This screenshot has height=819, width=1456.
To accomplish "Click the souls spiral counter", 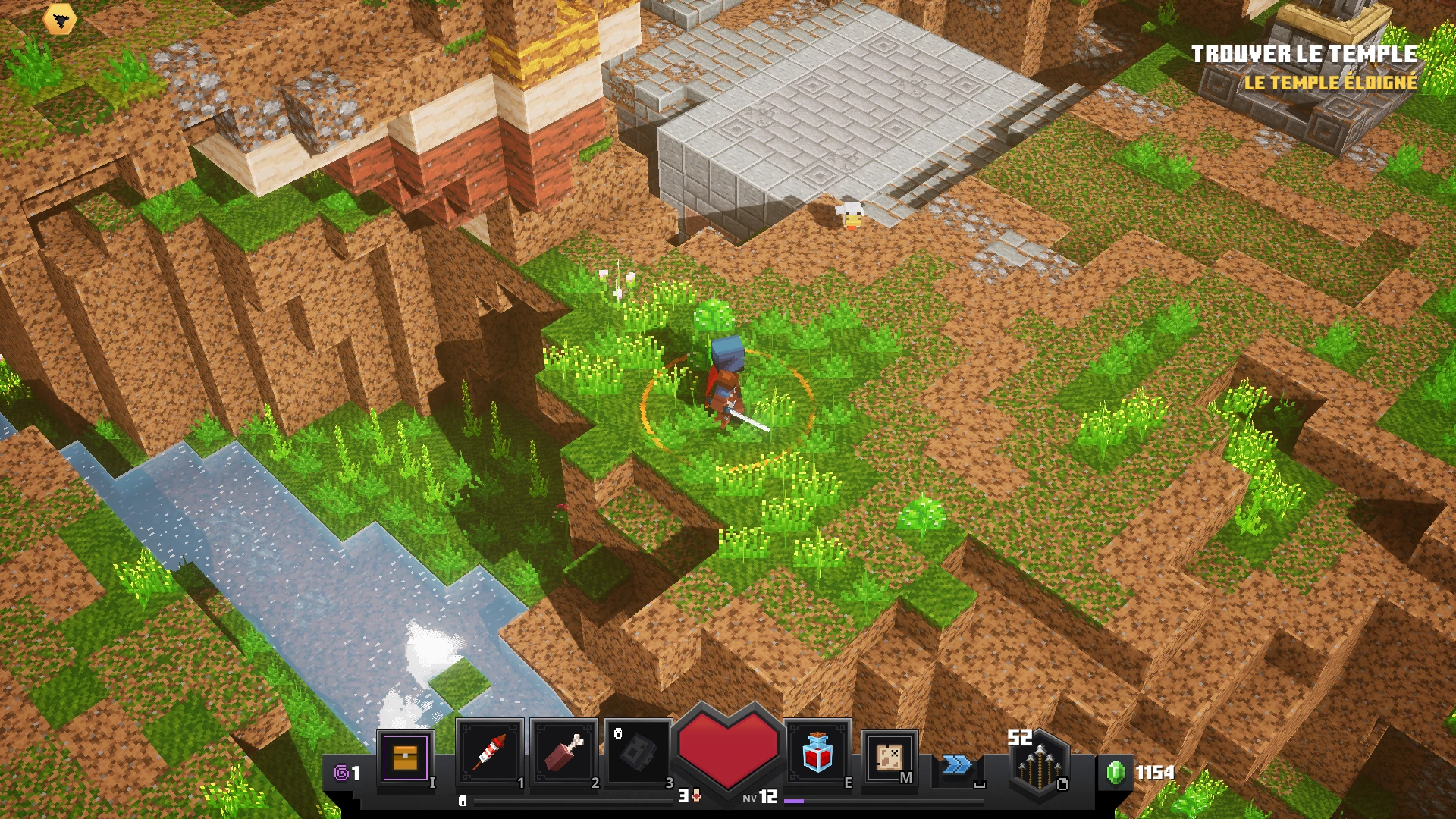I will [x=345, y=772].
